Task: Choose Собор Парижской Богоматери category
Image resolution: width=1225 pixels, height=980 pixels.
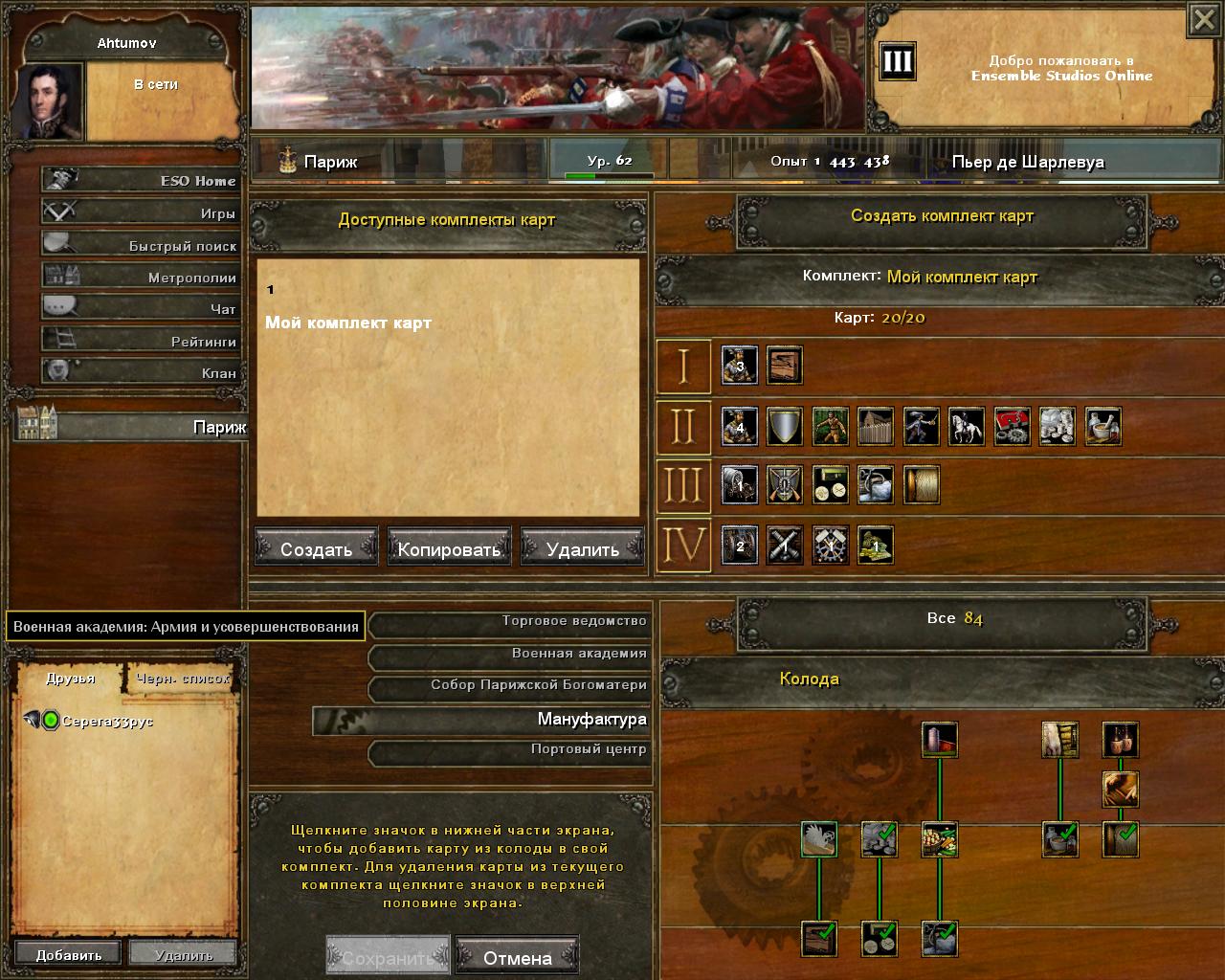Action: pyautogui.click(x=511, y=685)
